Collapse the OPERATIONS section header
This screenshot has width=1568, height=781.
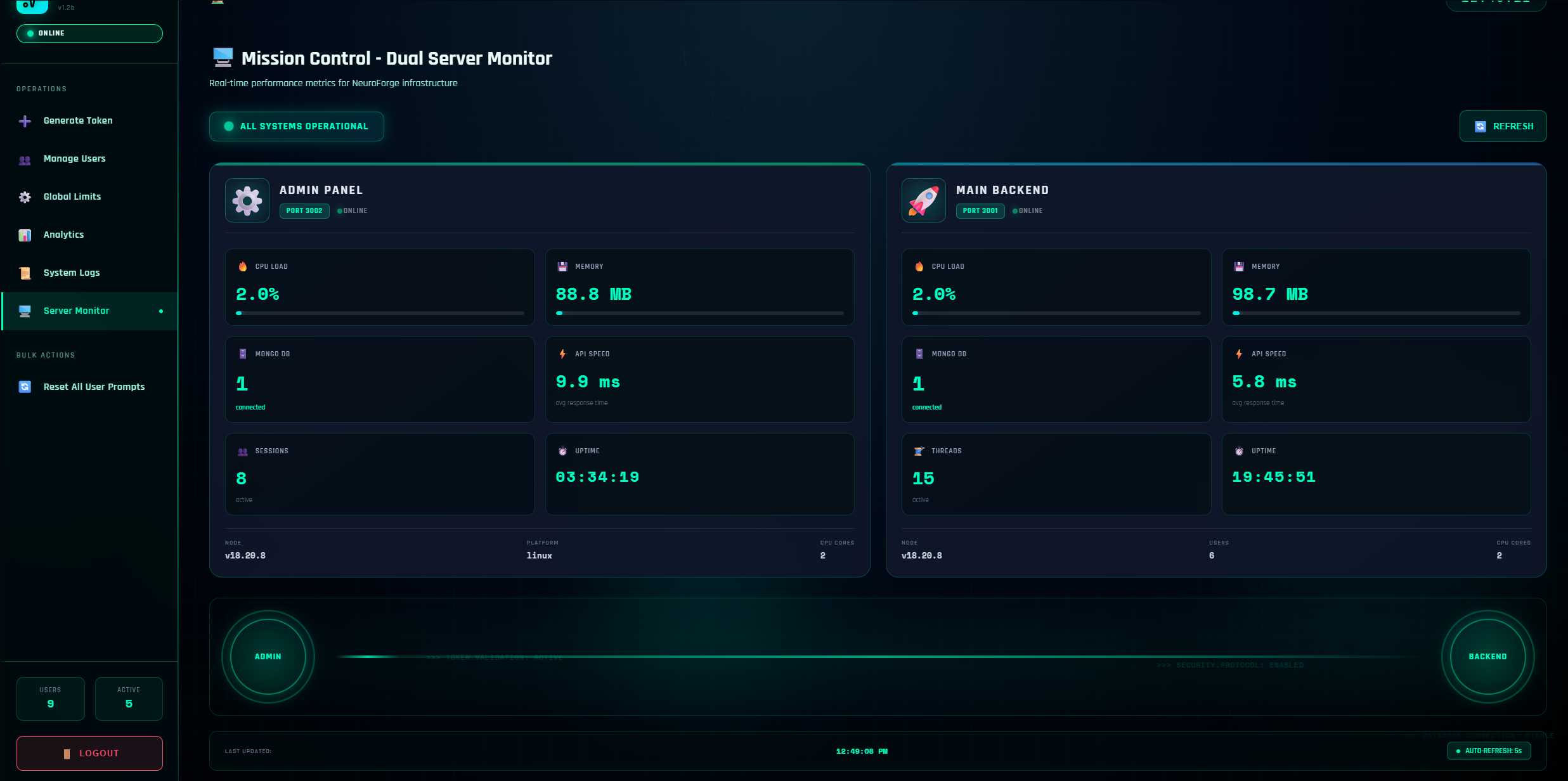click(41, 89)
